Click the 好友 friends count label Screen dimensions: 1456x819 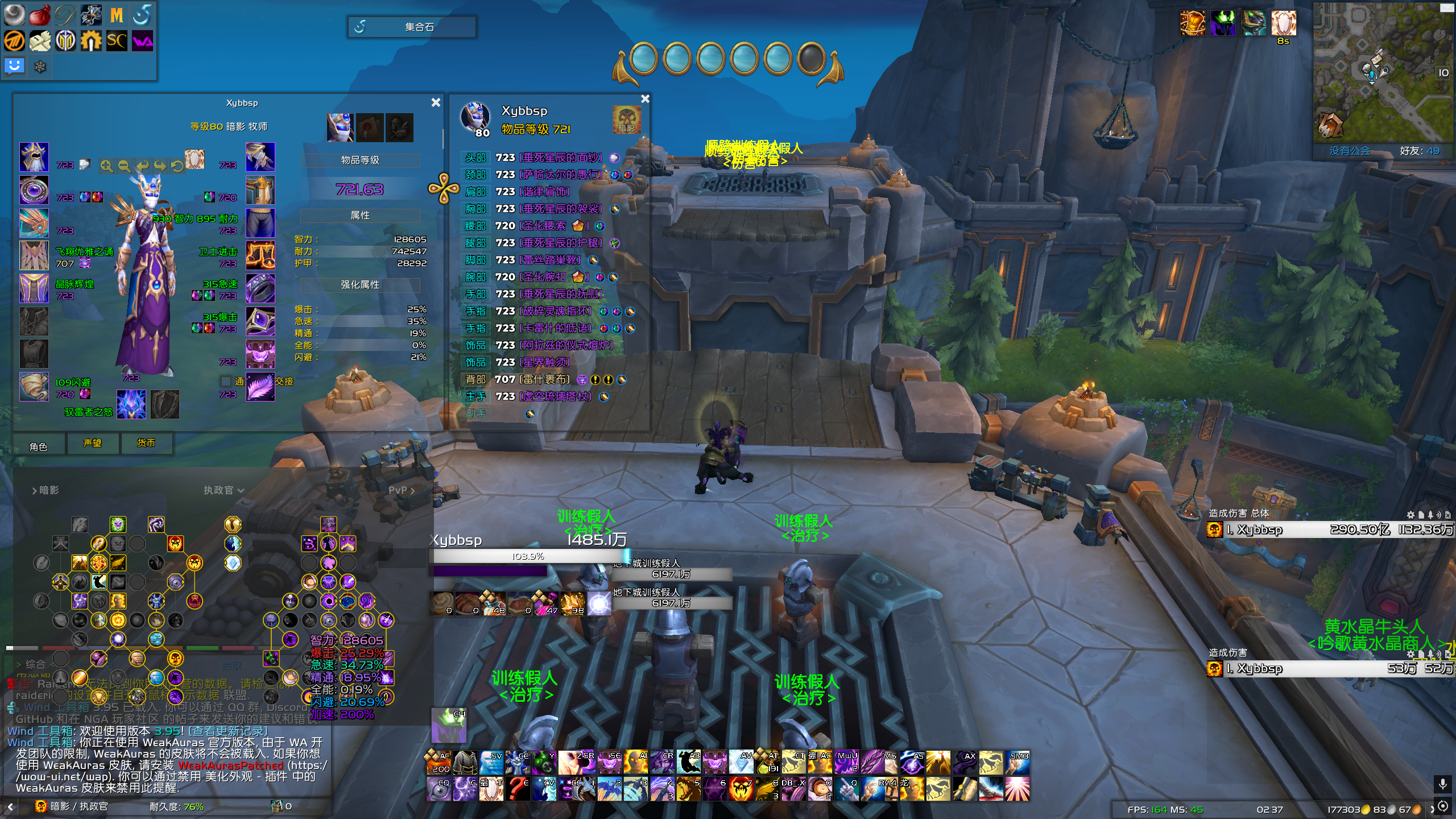[x=1419, y=151]
